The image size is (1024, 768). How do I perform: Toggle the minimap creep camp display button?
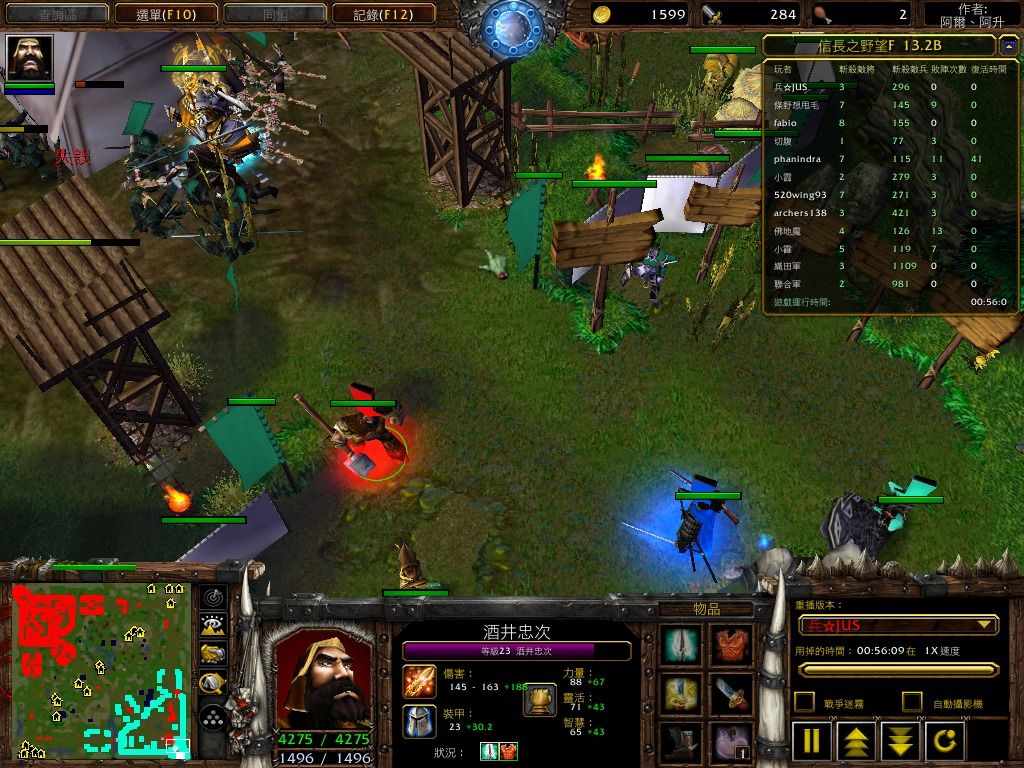[212, 684]
